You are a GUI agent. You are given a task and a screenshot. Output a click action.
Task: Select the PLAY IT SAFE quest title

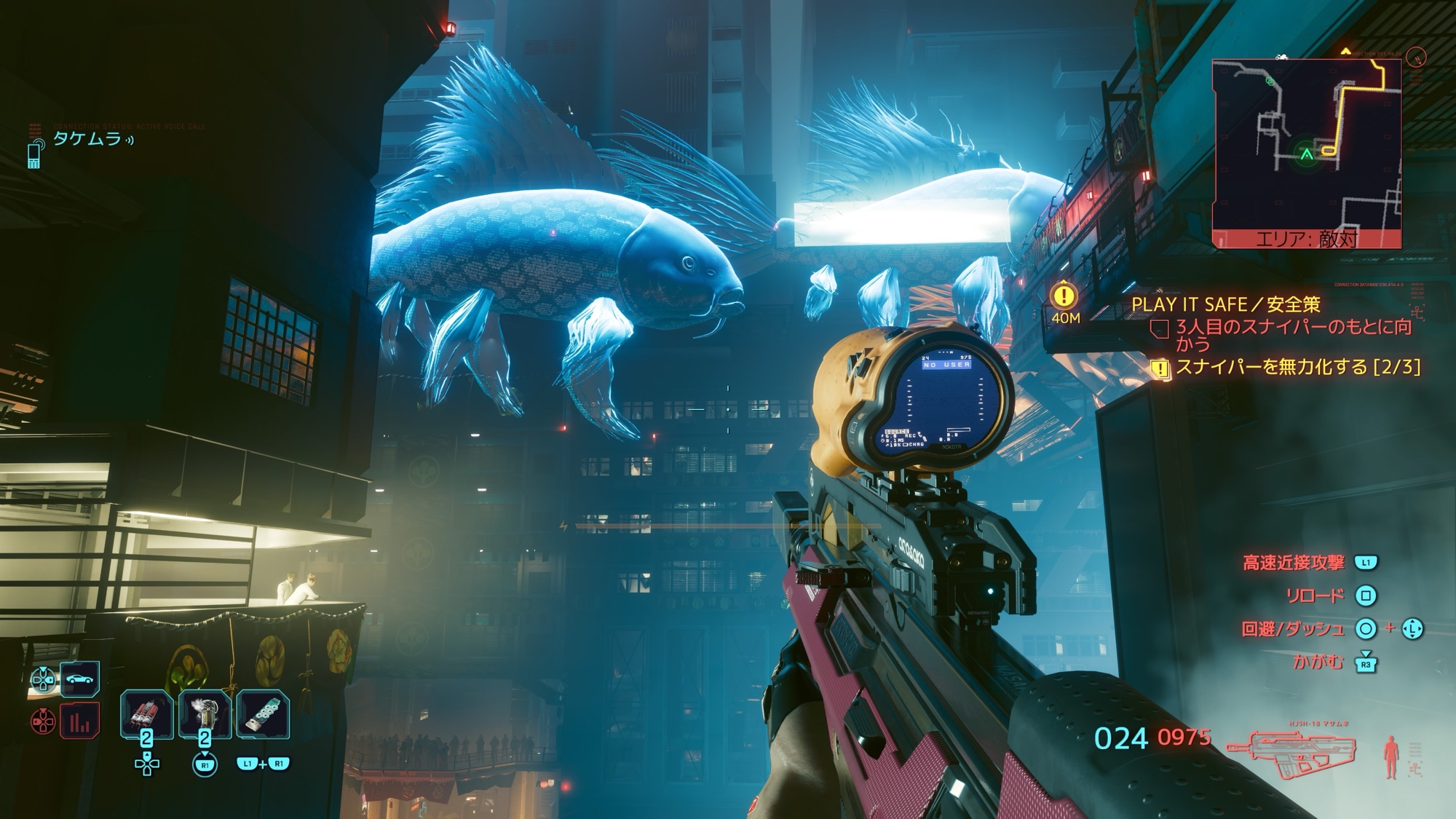pos(1225,304)
